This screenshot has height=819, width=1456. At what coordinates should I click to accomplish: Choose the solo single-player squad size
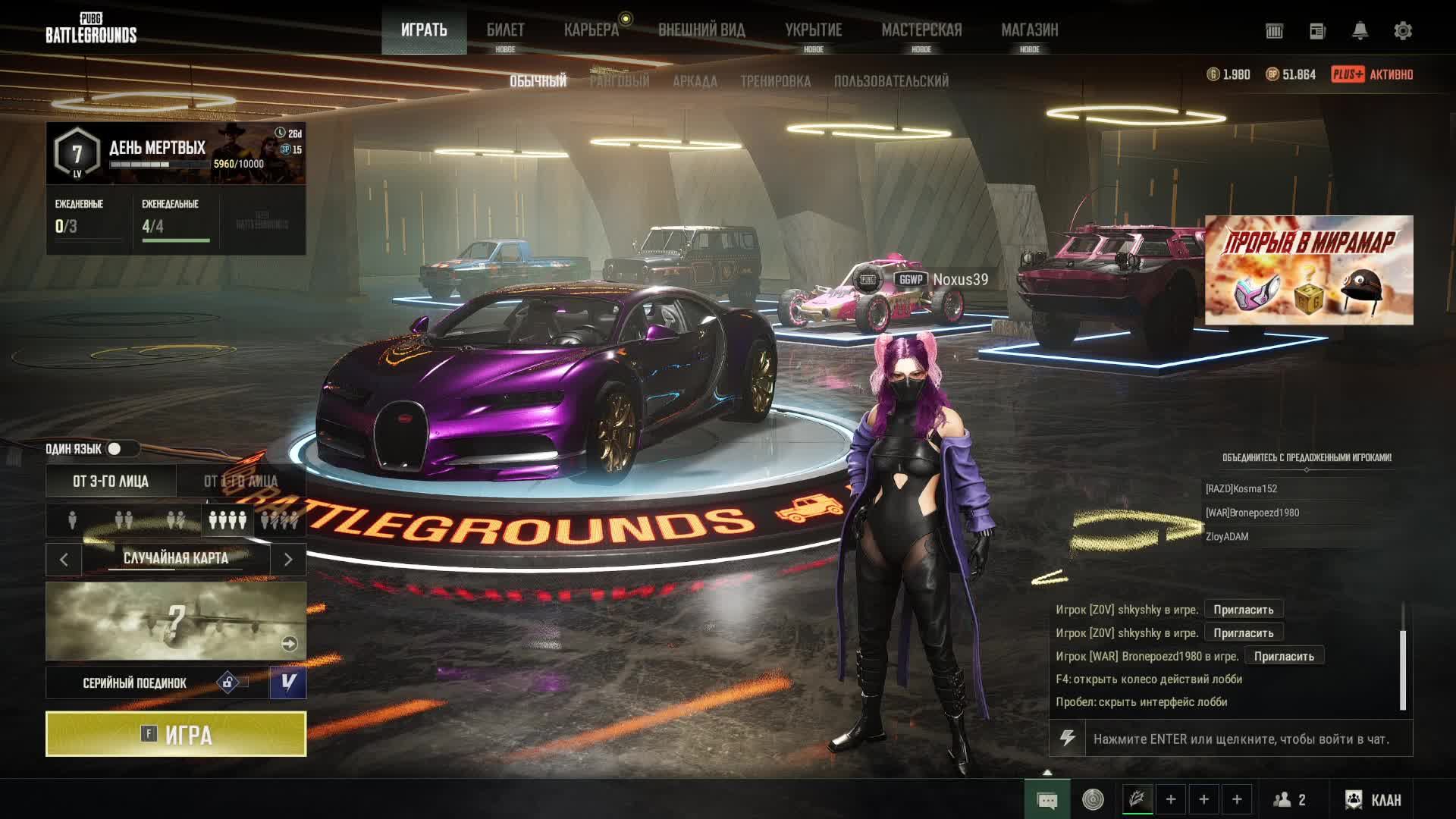[72, 520]
